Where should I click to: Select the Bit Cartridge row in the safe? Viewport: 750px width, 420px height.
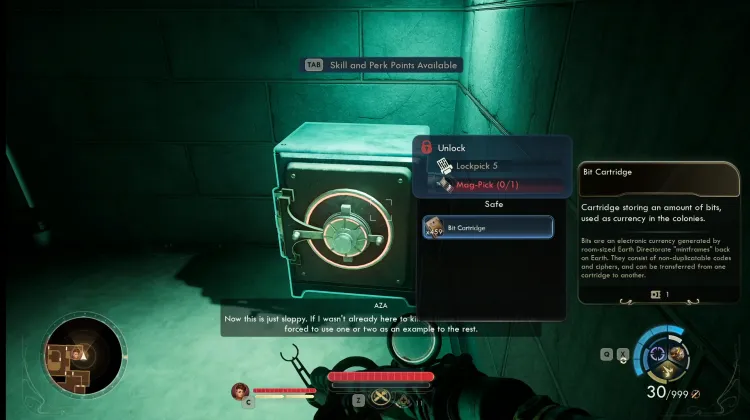487,228
